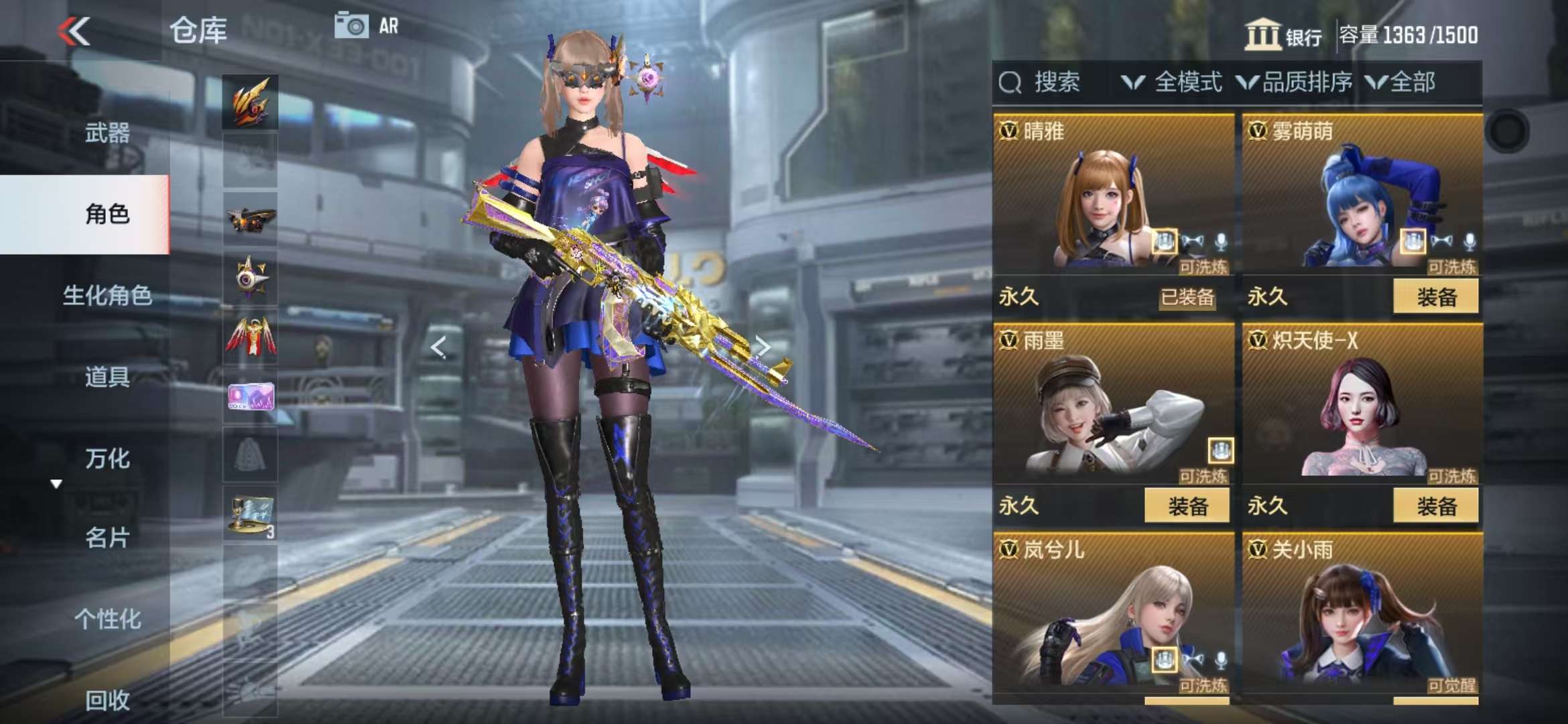Equip the 雾萌萌 character
The width and height of the screenshot is (1568, 724).
[x=1435, y=296]
